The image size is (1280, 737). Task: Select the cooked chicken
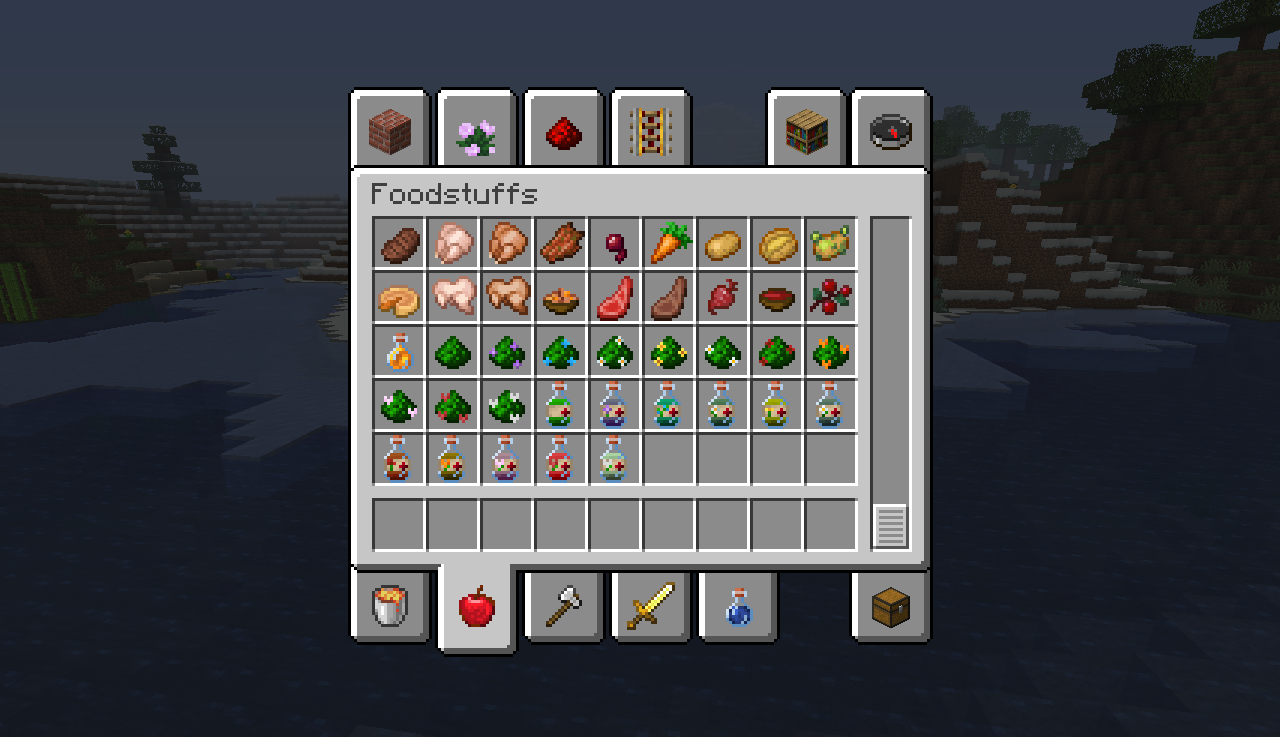507,245
